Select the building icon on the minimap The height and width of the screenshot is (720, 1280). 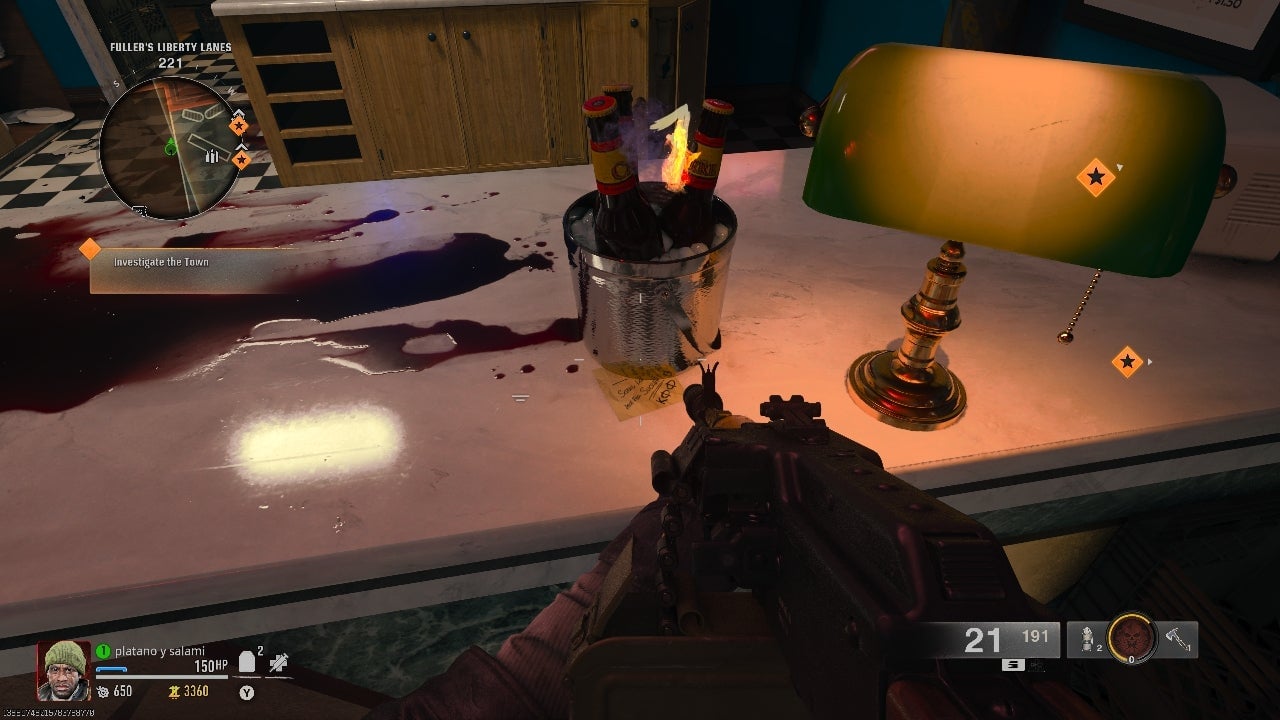211,156
